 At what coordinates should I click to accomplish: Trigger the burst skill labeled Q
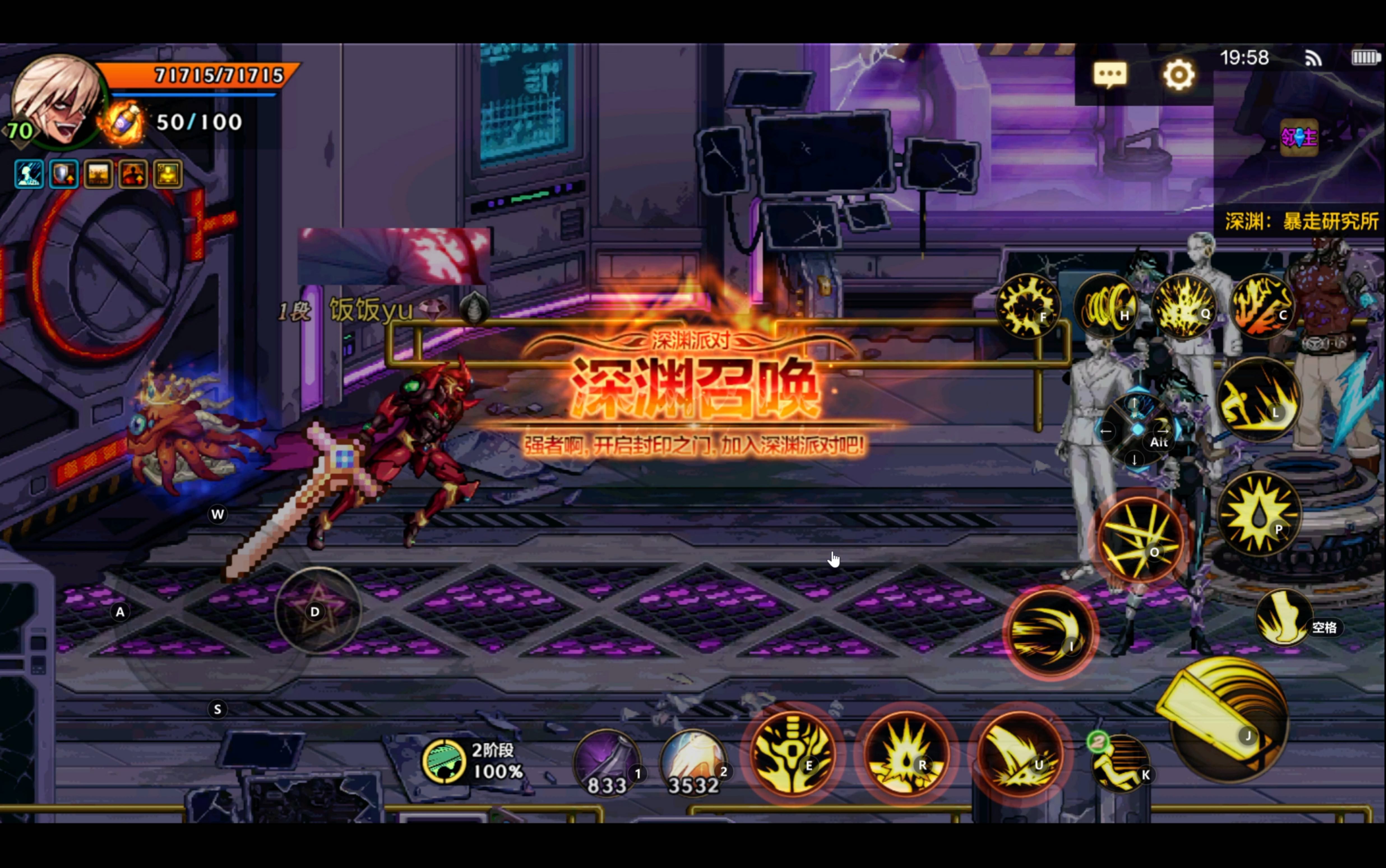coord(1184,306)
